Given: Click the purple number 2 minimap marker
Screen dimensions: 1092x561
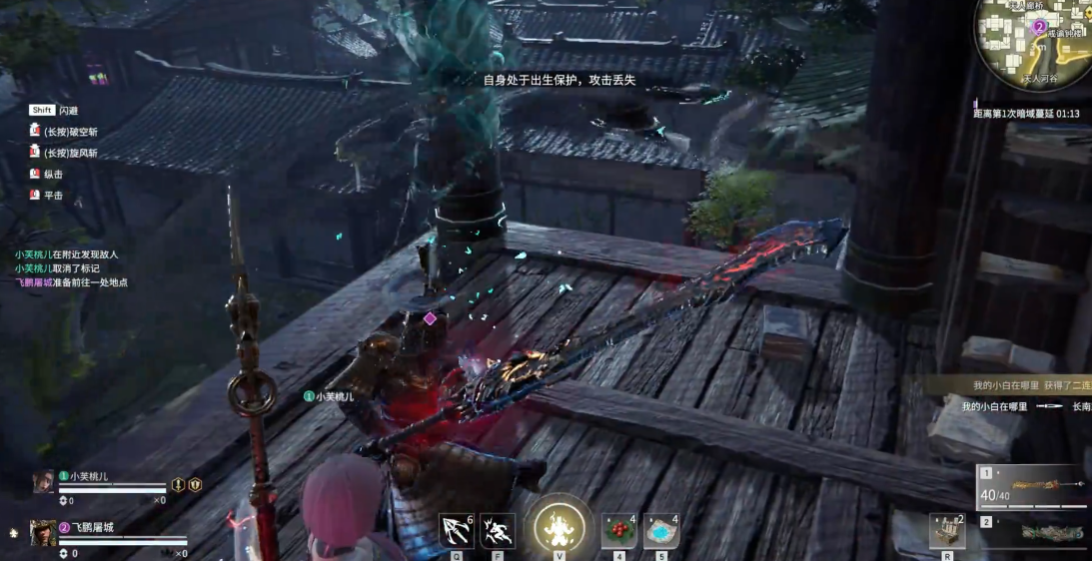Looking at the screenshot, I should tap(1039, 27).
